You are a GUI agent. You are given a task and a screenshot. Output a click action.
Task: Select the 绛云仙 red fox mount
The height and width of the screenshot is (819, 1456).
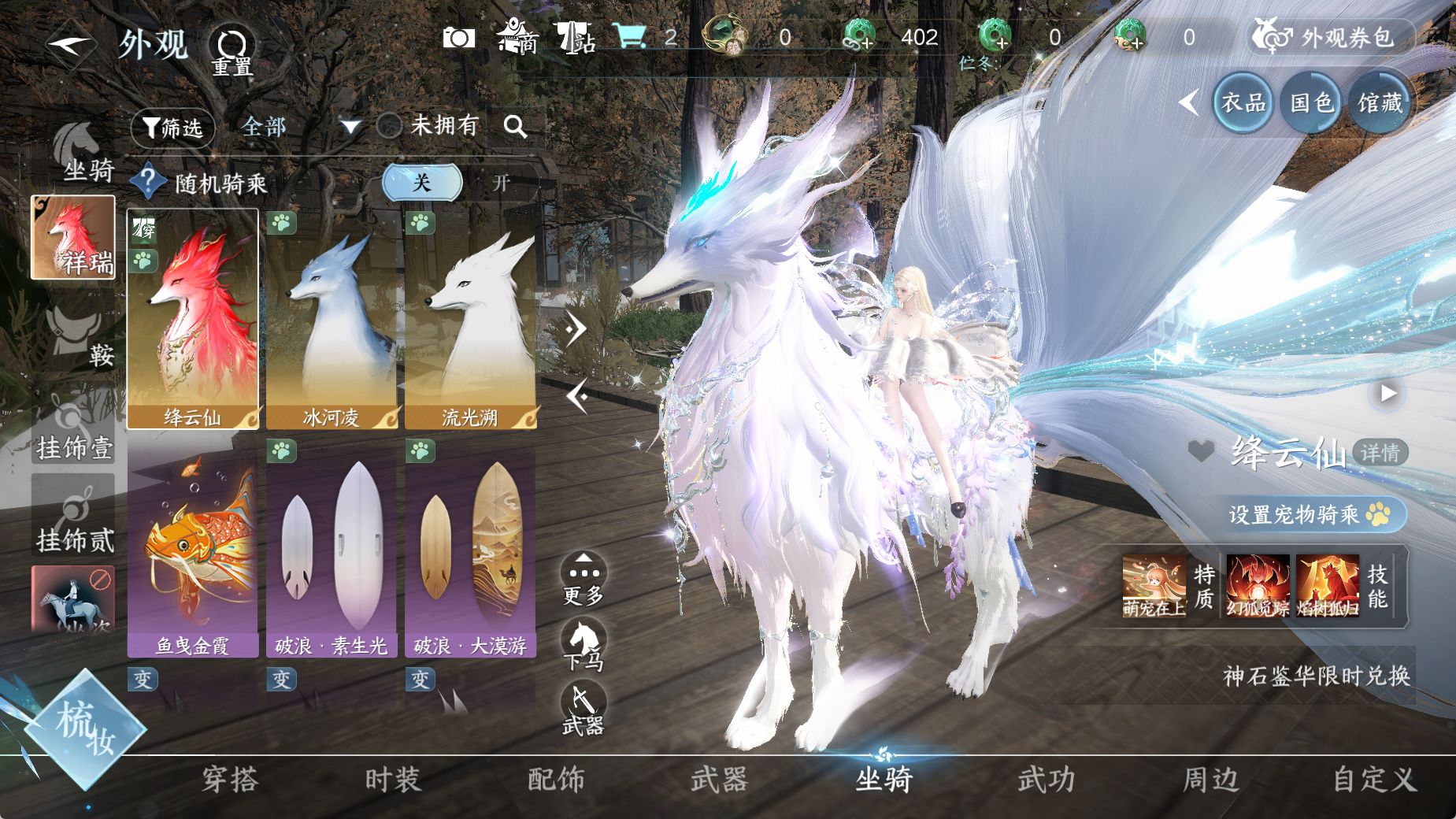pyautogui.click(x=193, y=319)
